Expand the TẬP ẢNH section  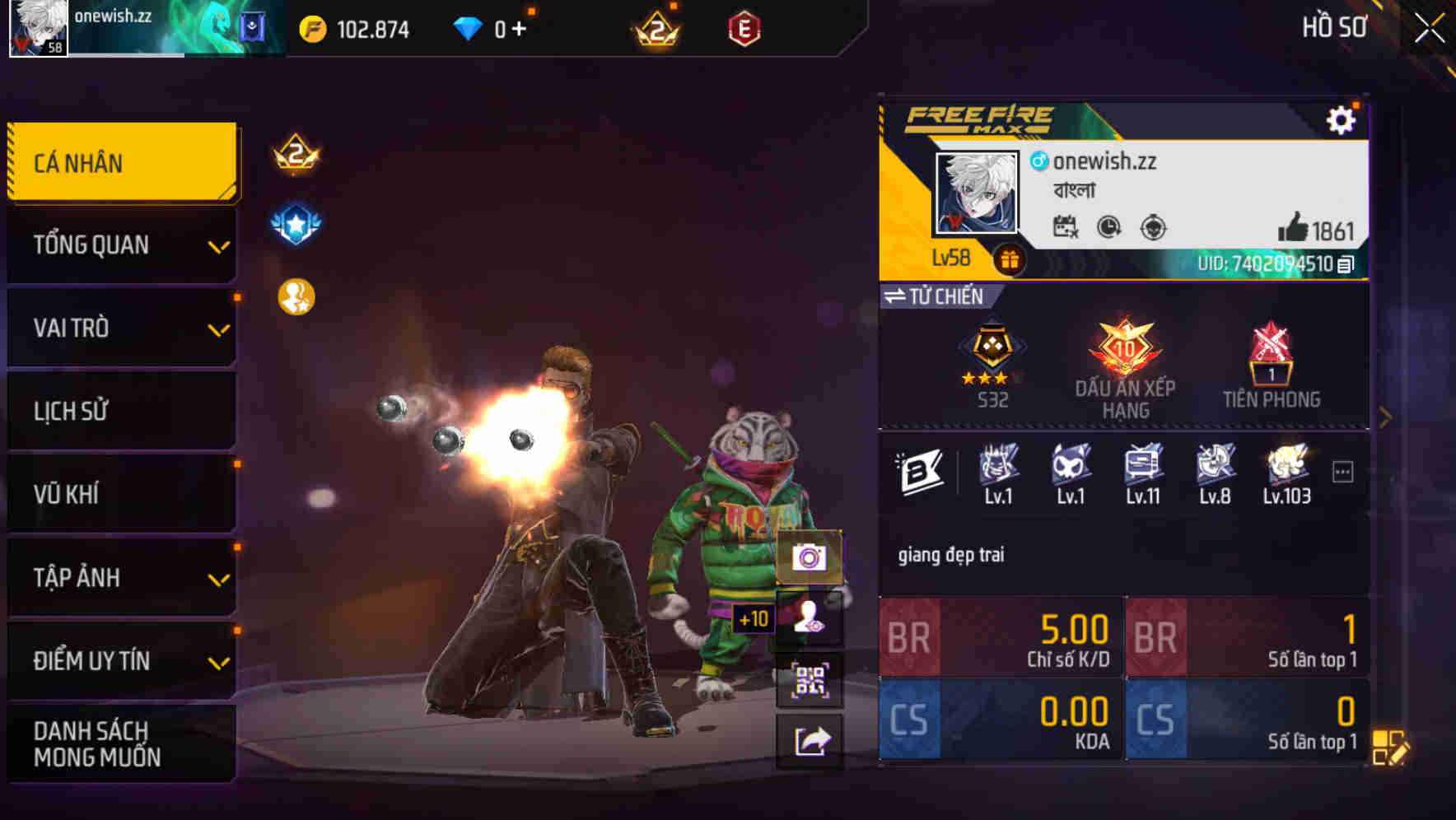click(x=120, y=578)
